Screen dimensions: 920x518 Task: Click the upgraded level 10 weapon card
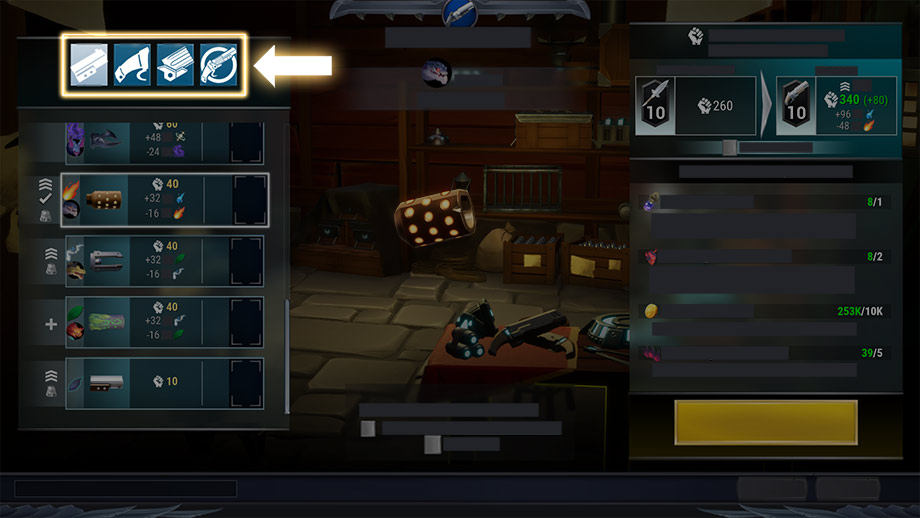click(x=837, y=106)
